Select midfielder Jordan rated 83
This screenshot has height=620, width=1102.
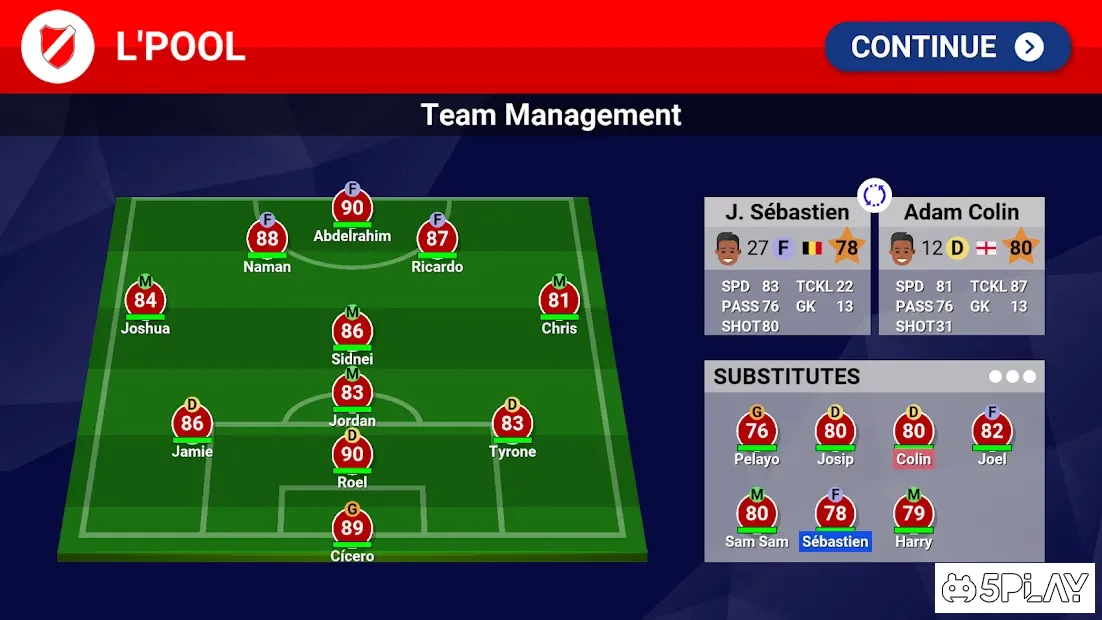coord(352,394)
